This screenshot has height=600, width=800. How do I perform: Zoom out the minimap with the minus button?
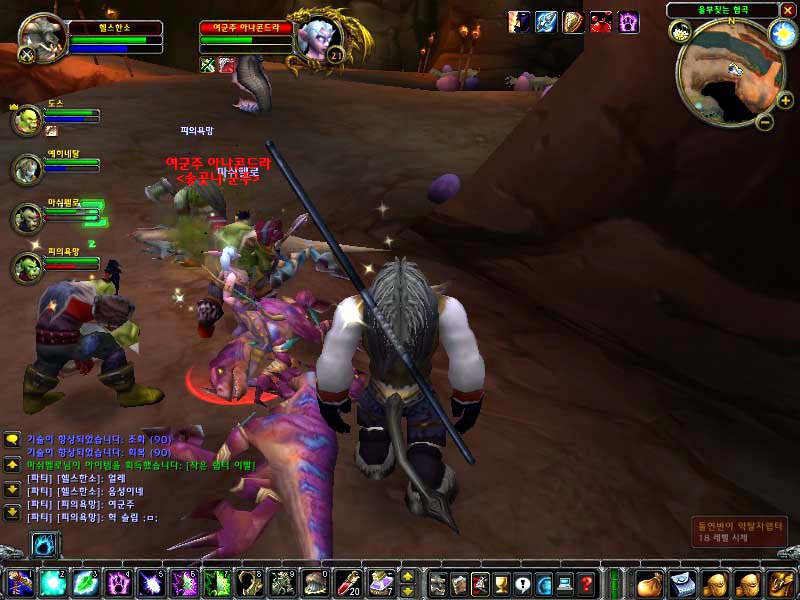763,123
